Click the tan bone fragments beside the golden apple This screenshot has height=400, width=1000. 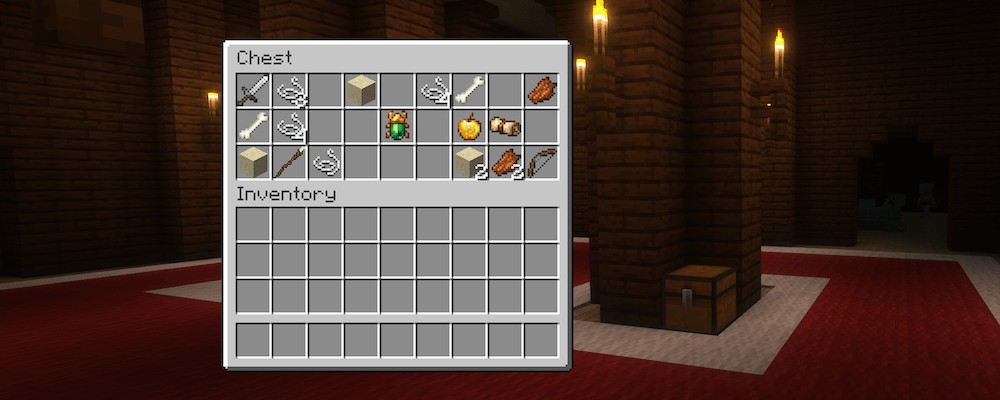tap(505, 126)
